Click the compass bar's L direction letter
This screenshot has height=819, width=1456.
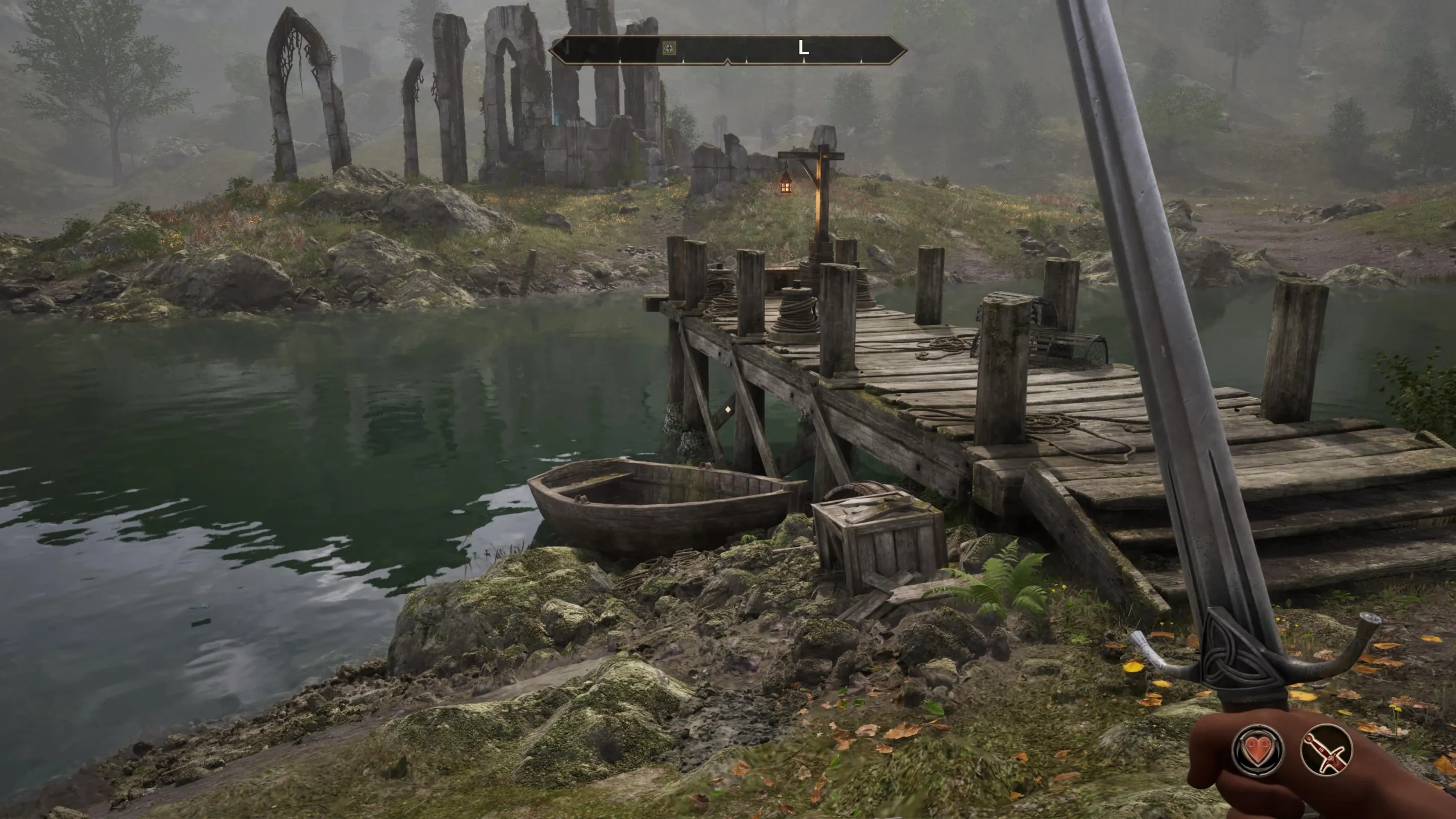click(803, 48)
